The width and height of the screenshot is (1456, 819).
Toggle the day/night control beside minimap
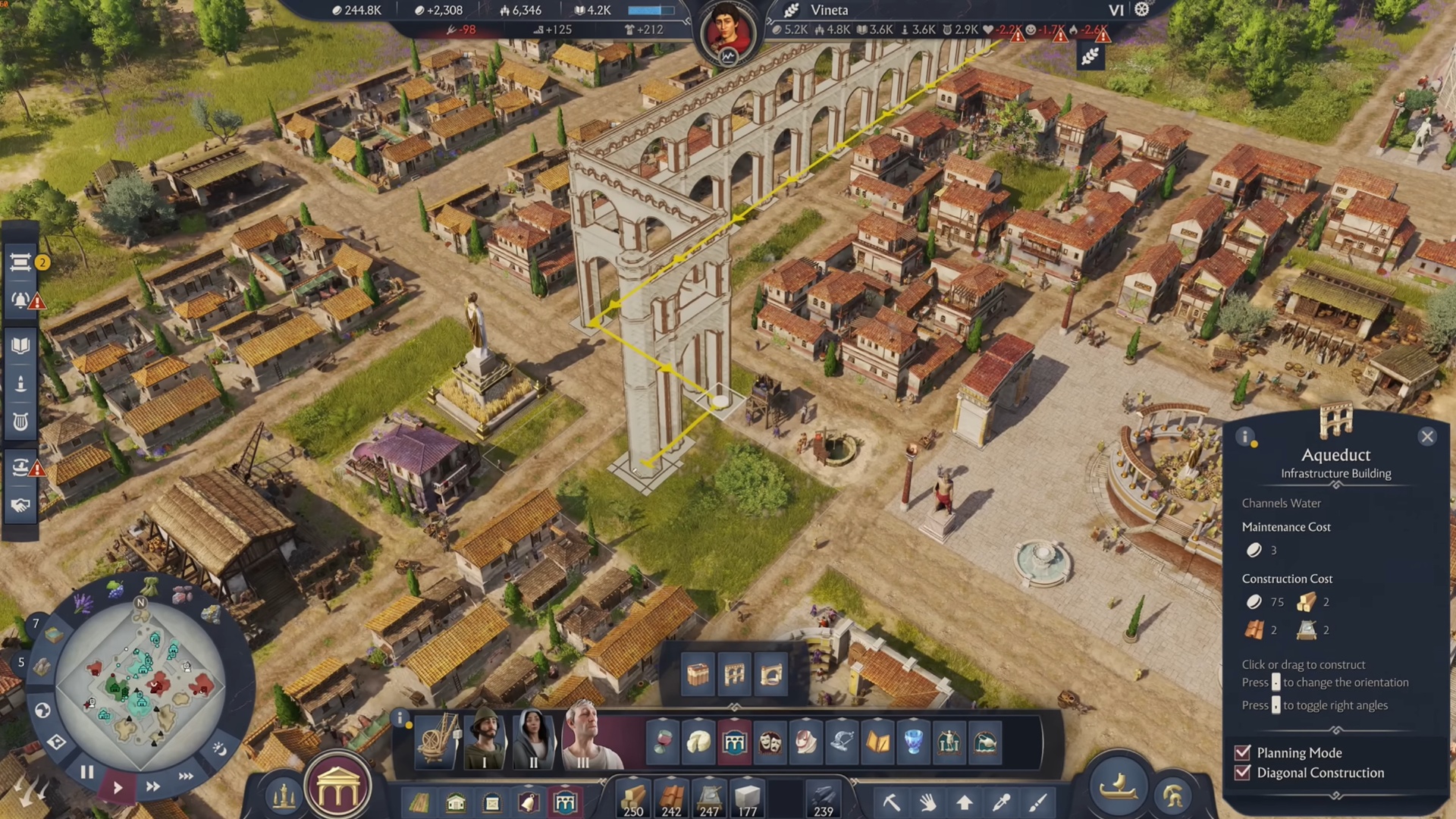tap(222, 750)
